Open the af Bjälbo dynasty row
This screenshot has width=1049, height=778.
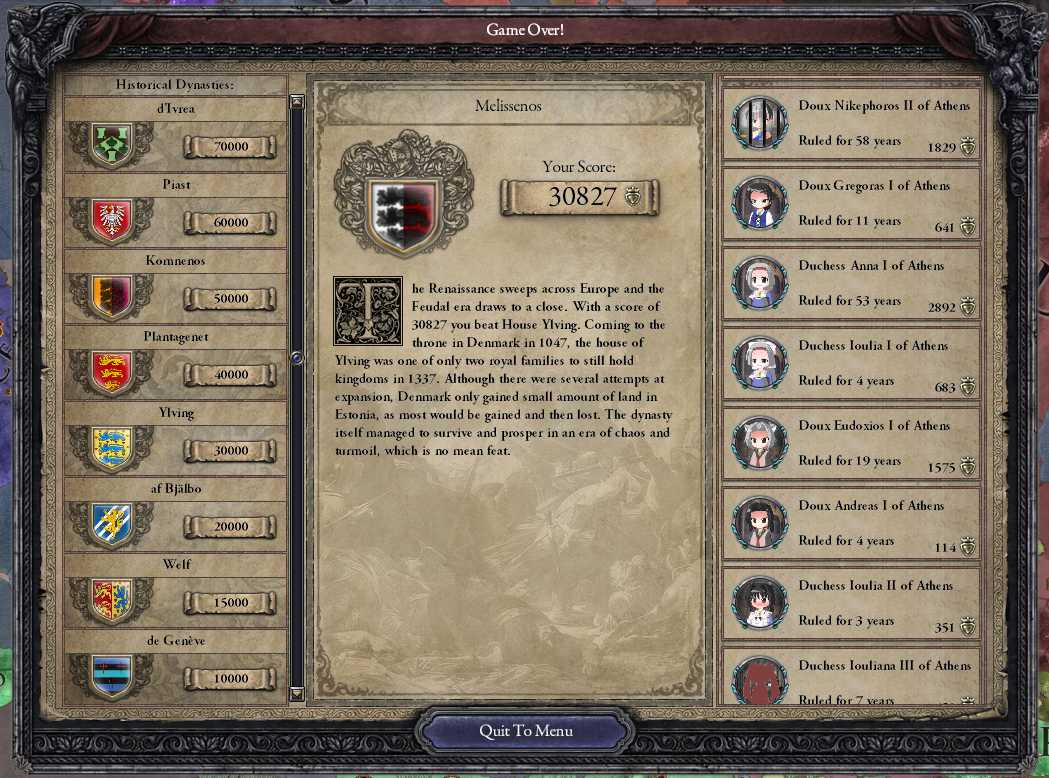[x=176, y=515]
